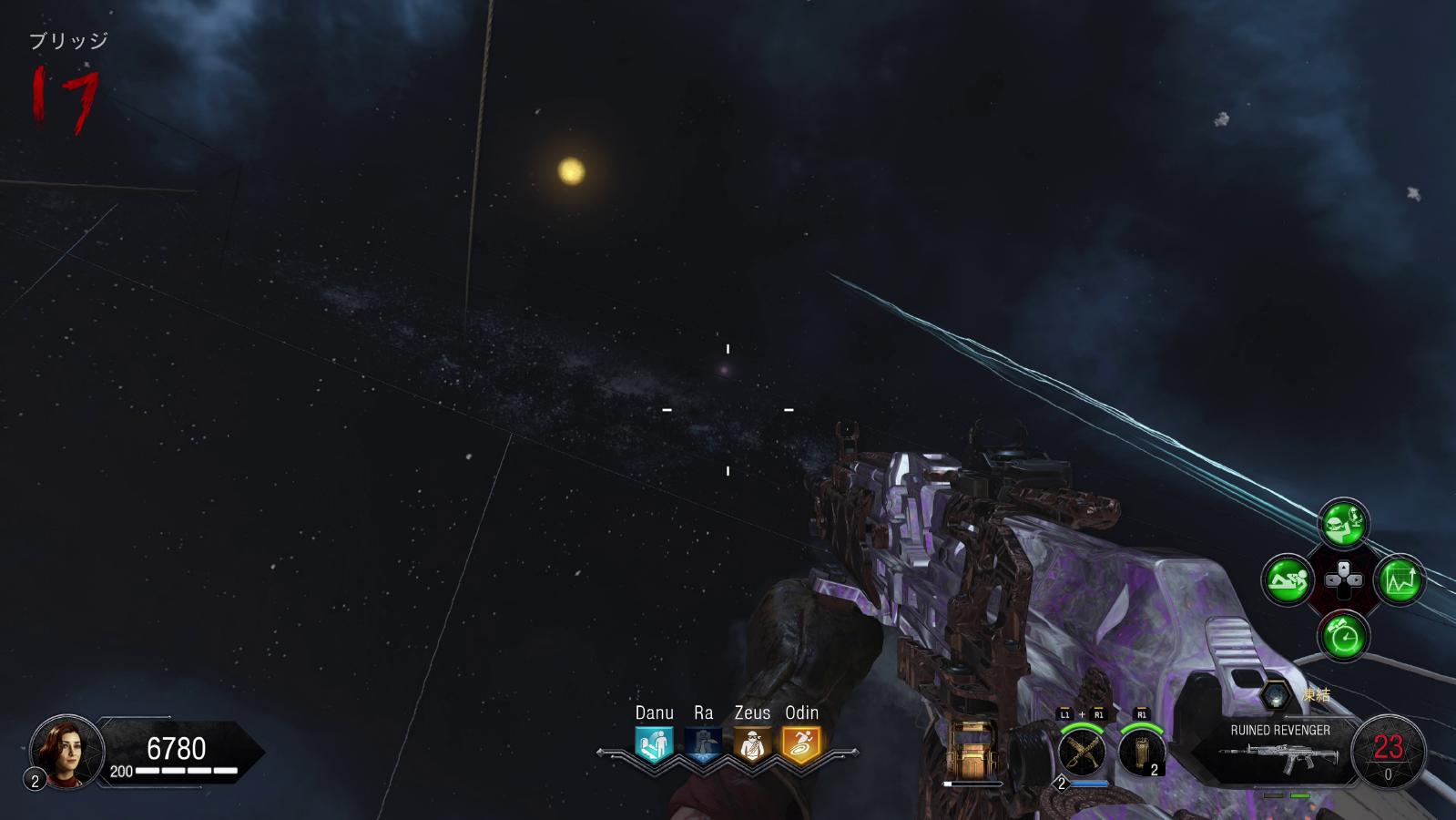This screenshot has height=820, width=1456.
Task: Activate the top green elixir with globe
Action: [x=1343, y=523]
